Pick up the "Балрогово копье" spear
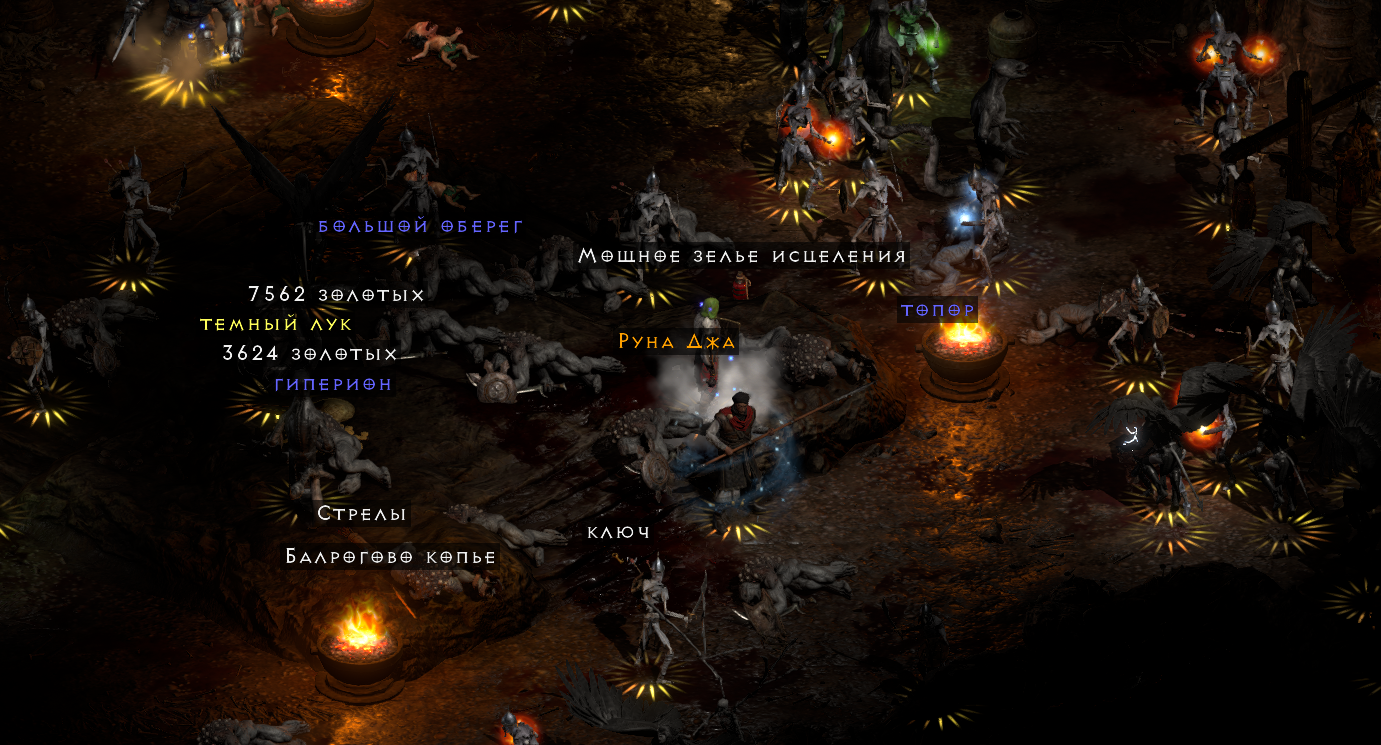Viewport: 1381px width, 745px height. tap(388, 557)
